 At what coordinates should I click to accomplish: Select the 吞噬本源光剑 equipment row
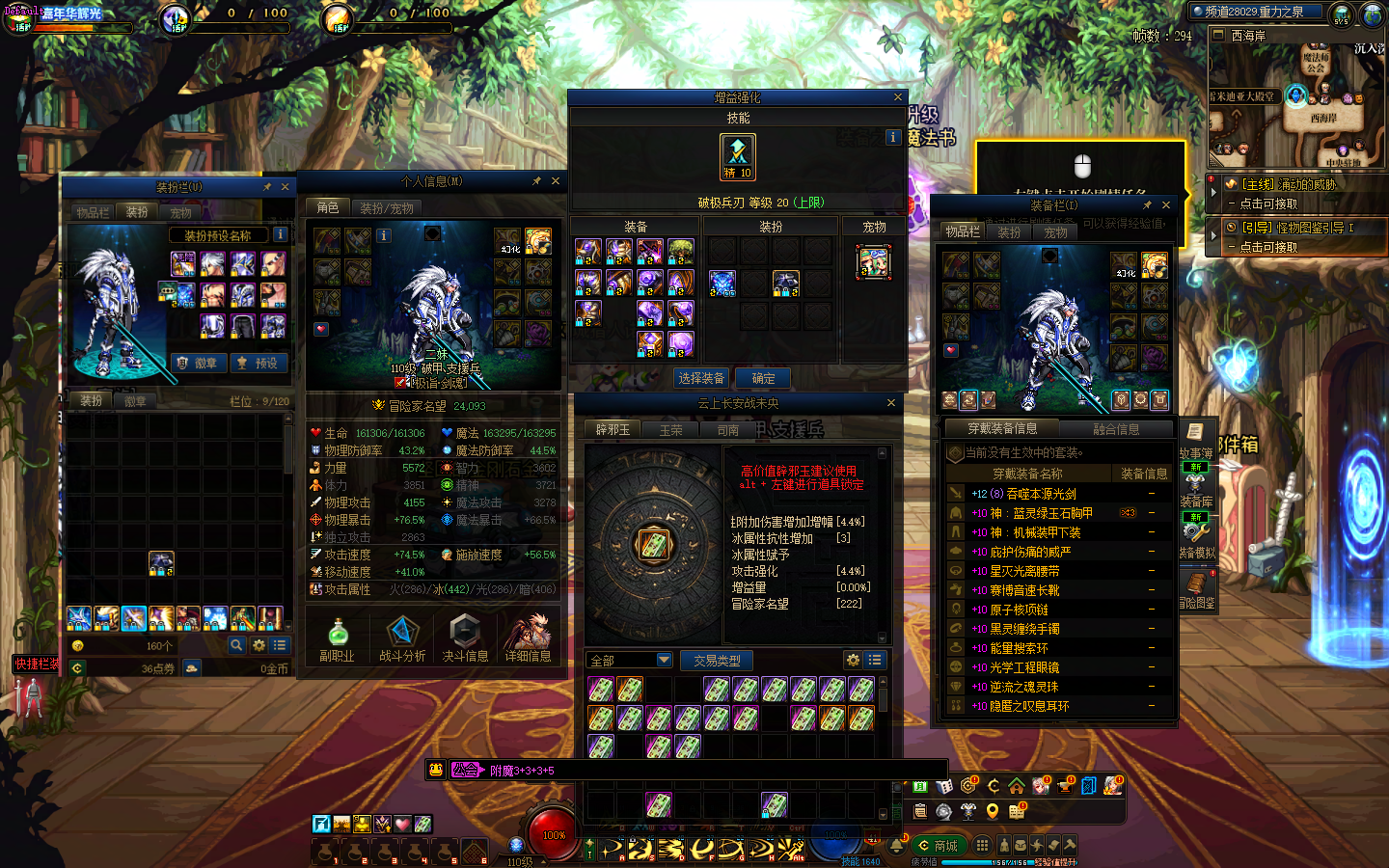(1041, 494)
